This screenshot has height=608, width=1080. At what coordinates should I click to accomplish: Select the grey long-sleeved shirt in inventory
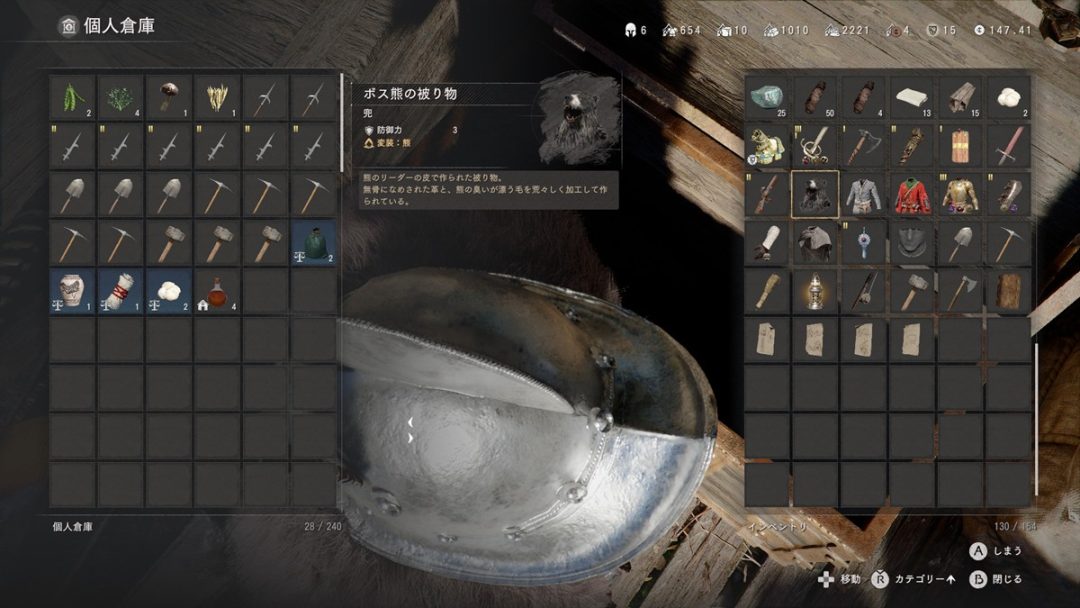pos(864,194)
